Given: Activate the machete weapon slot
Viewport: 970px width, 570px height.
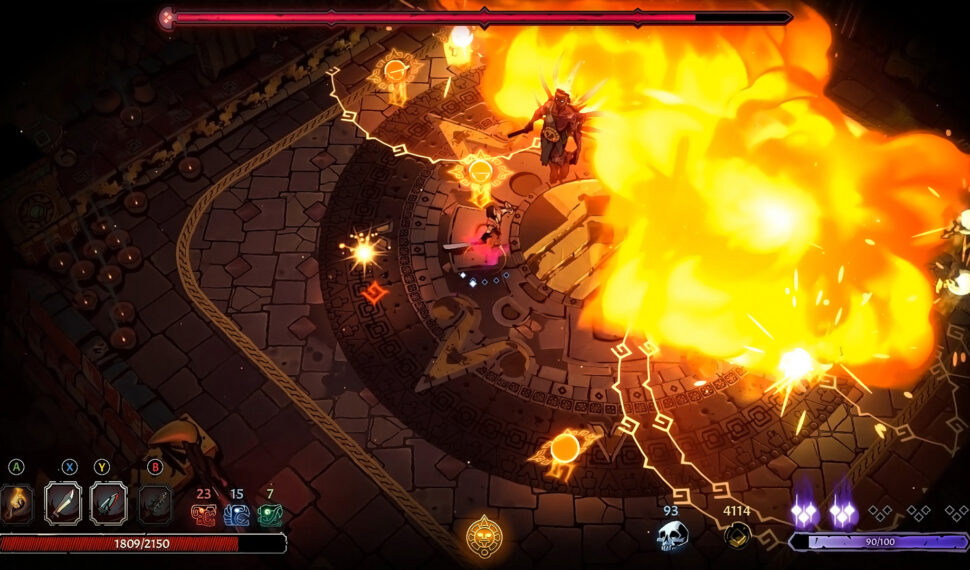Looking at the screenshot, I should (x=63, y=503).
